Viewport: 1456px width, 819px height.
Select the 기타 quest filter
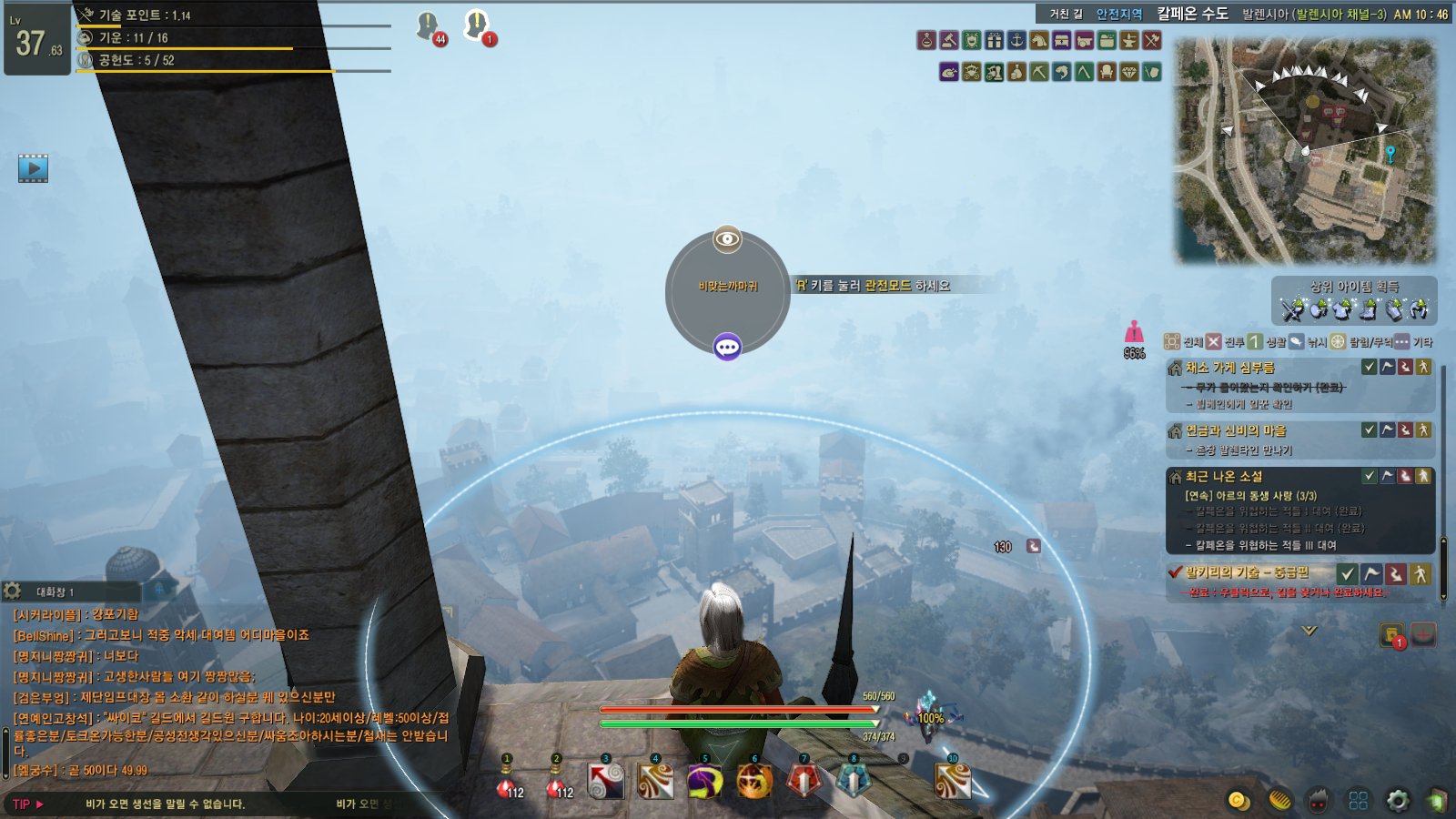point(1402,342)
